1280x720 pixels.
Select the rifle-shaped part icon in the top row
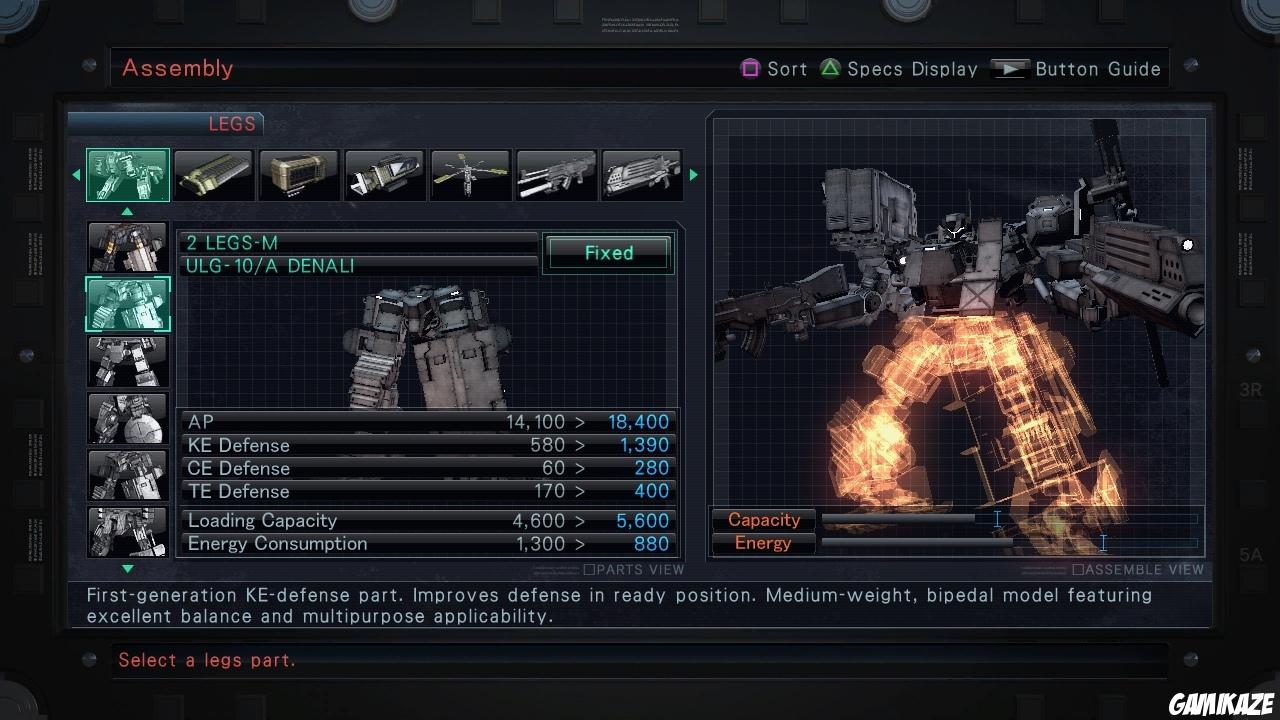click(556, 174)
